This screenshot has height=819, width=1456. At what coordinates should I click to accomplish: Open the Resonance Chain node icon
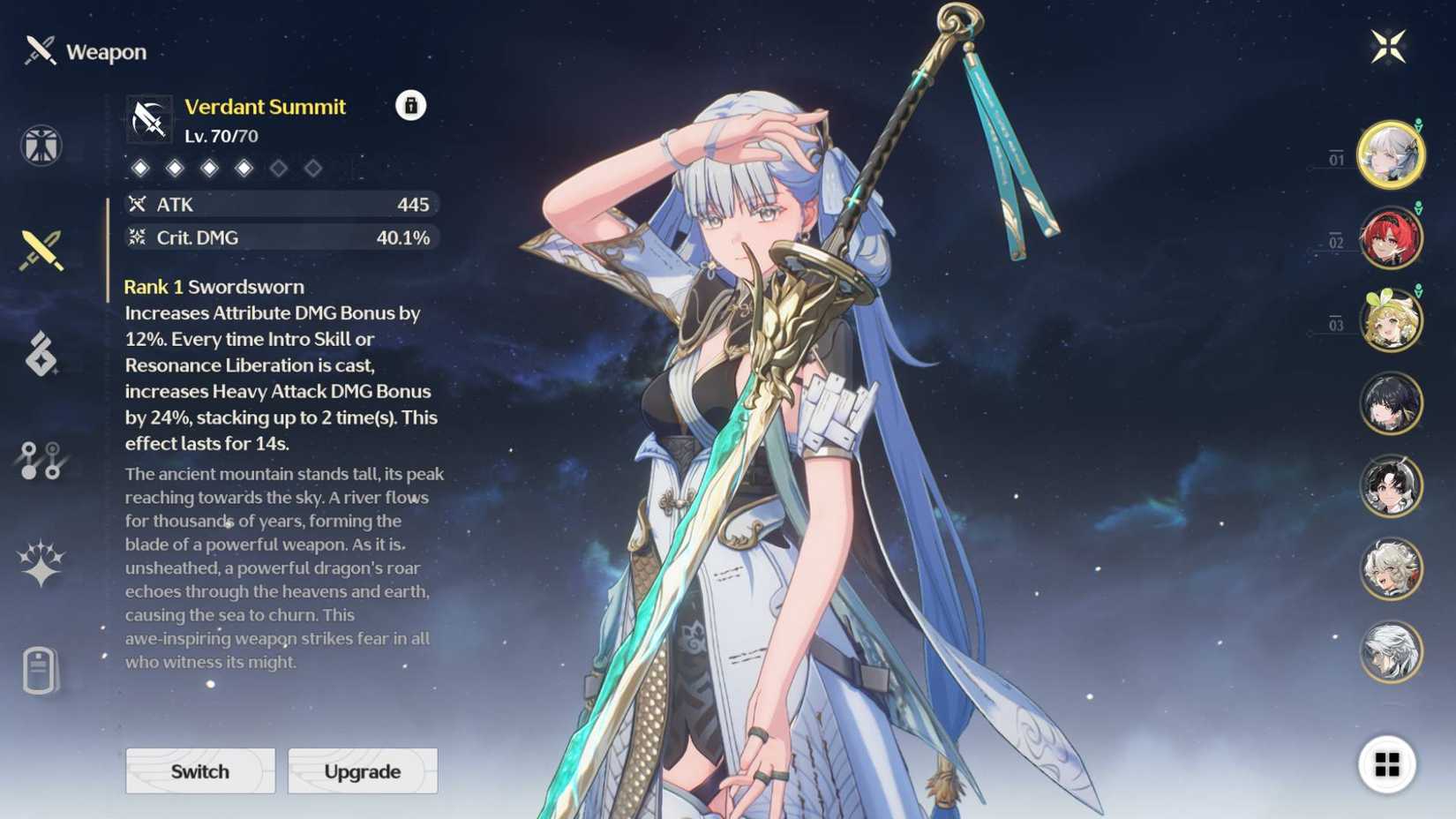point(40,459)
